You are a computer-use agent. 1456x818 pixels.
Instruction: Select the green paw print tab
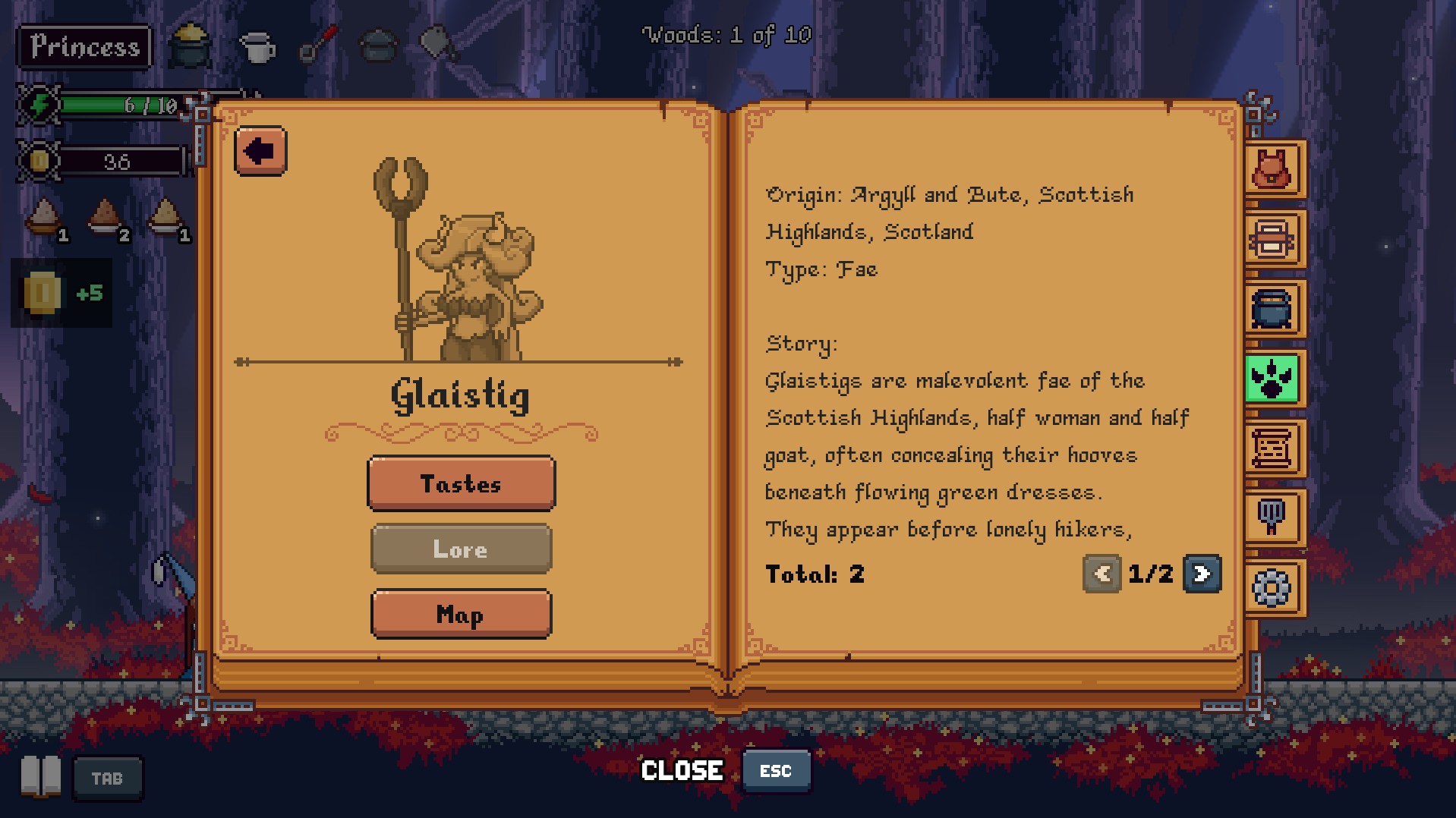1273,378
